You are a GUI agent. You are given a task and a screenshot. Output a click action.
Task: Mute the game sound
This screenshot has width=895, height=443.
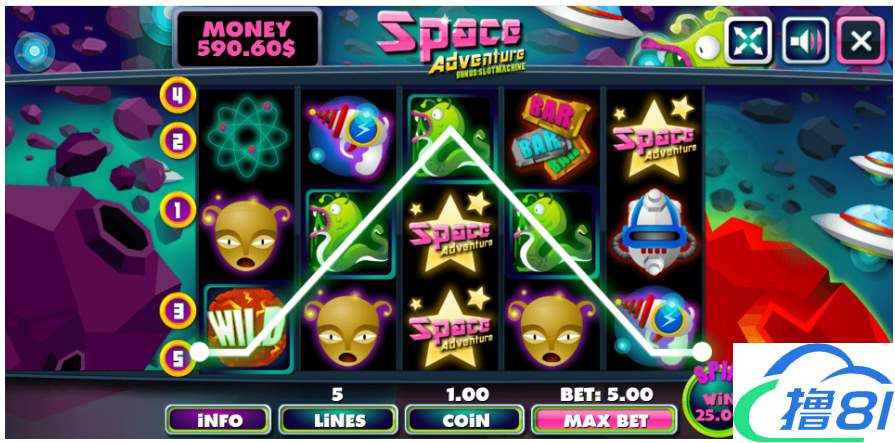click(x=805, y=40)
